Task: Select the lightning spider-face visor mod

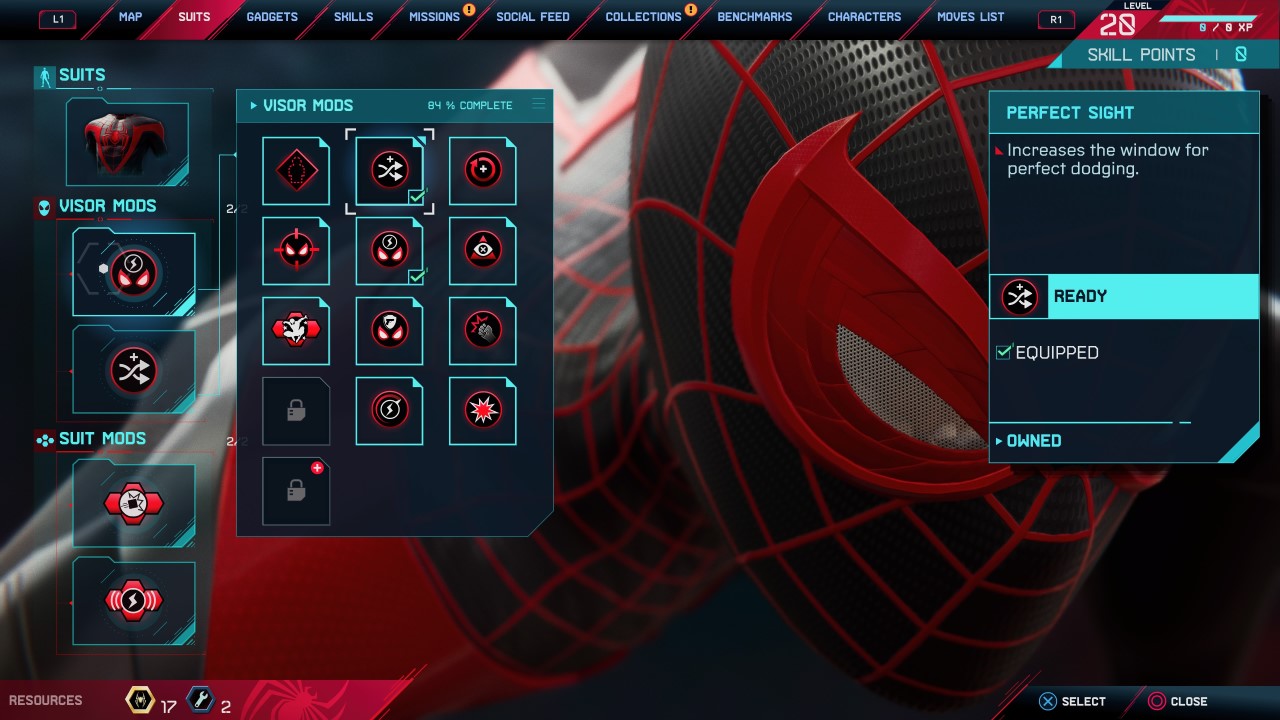Action: coord(389,250)
